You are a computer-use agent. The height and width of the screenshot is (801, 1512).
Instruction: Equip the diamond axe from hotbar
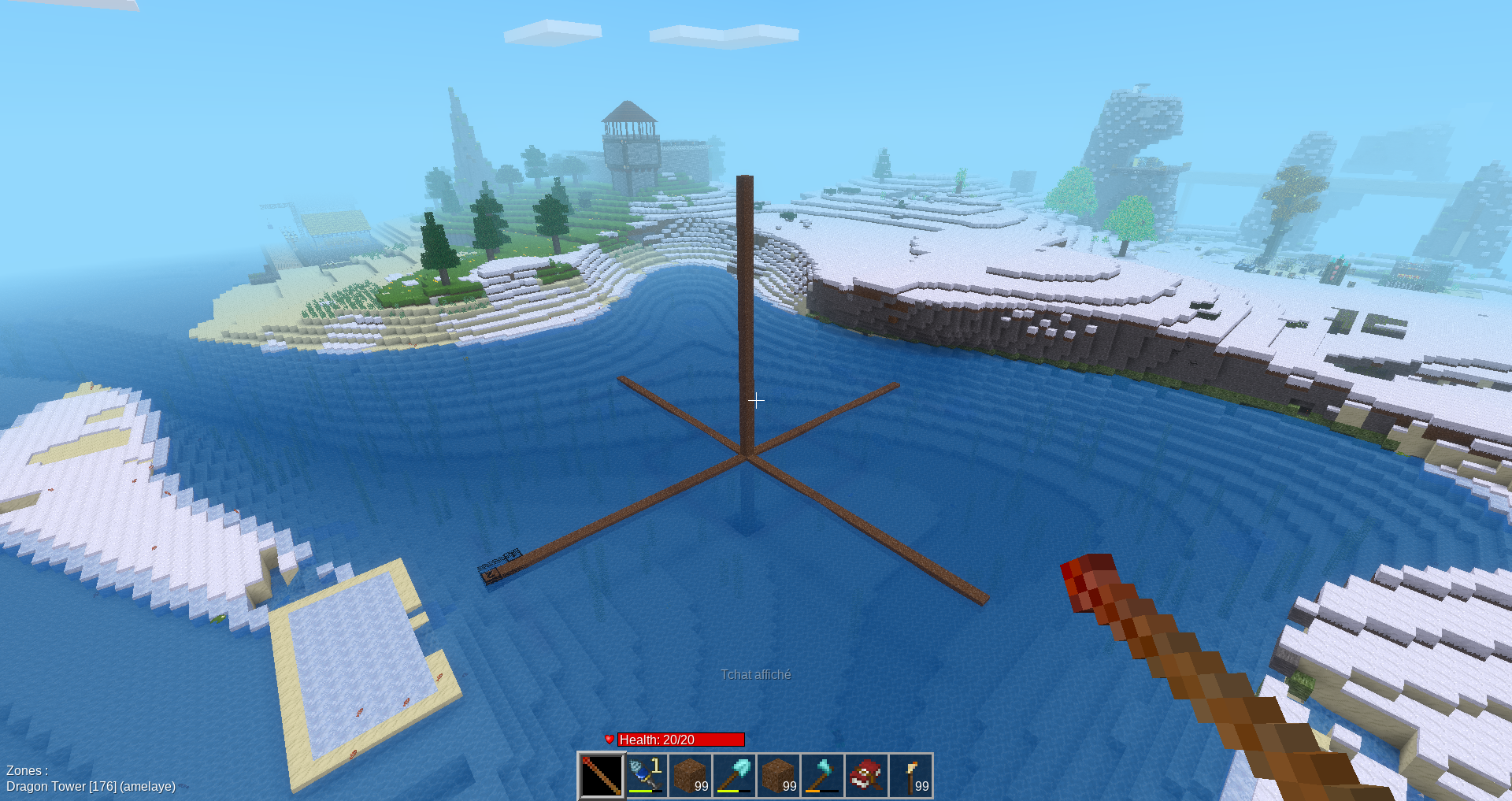click(822, 775)
